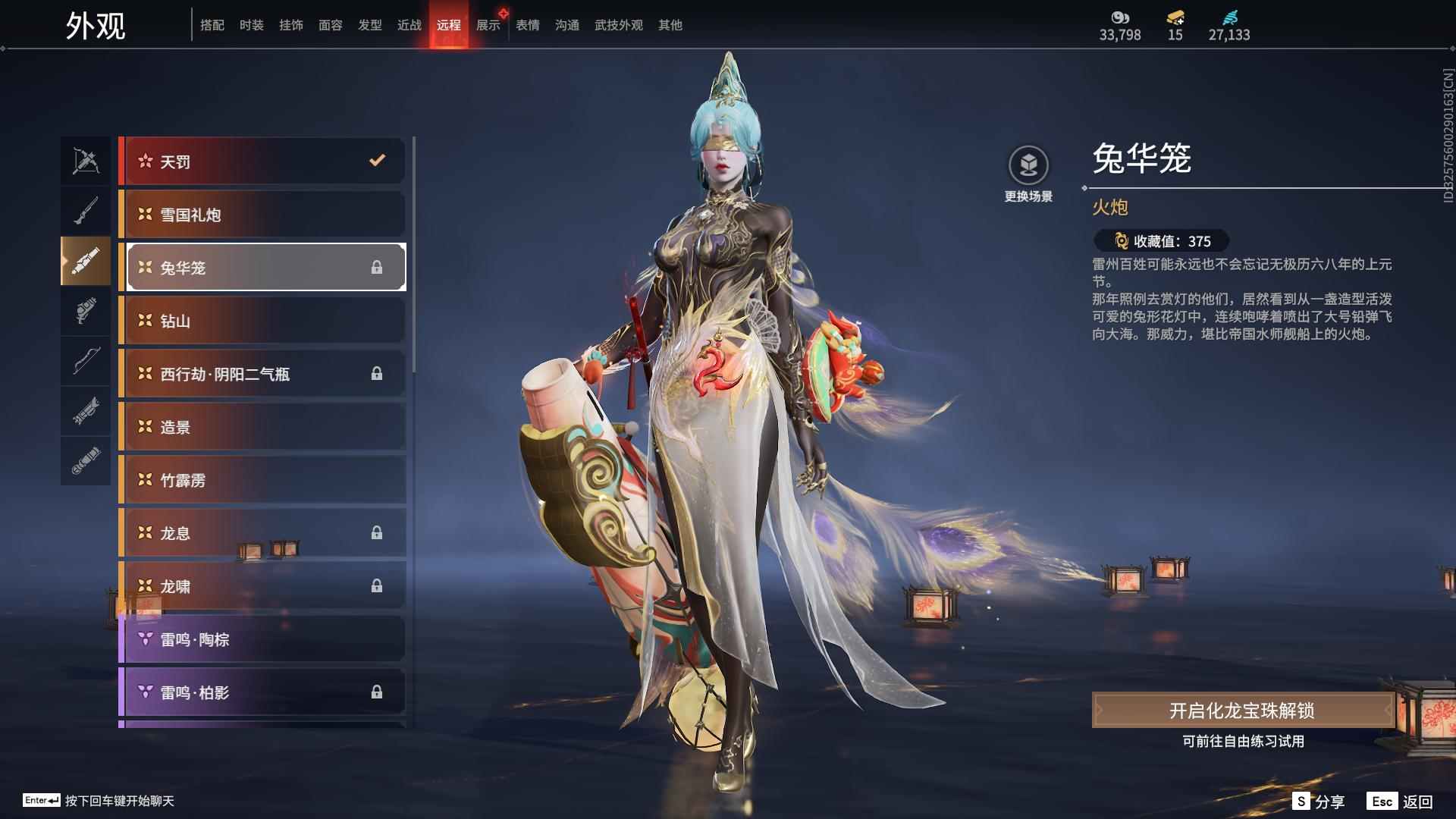Open the 近战 weapon tab
The height and width of the screenshot is (819, 1456).
coord(409,25)
